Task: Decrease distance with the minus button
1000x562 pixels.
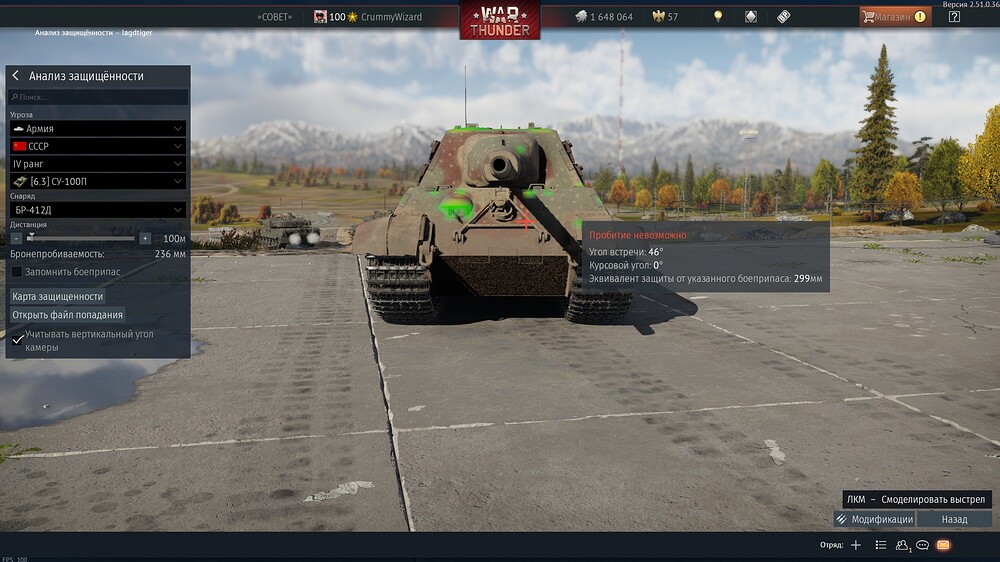Action: point(16,239)
